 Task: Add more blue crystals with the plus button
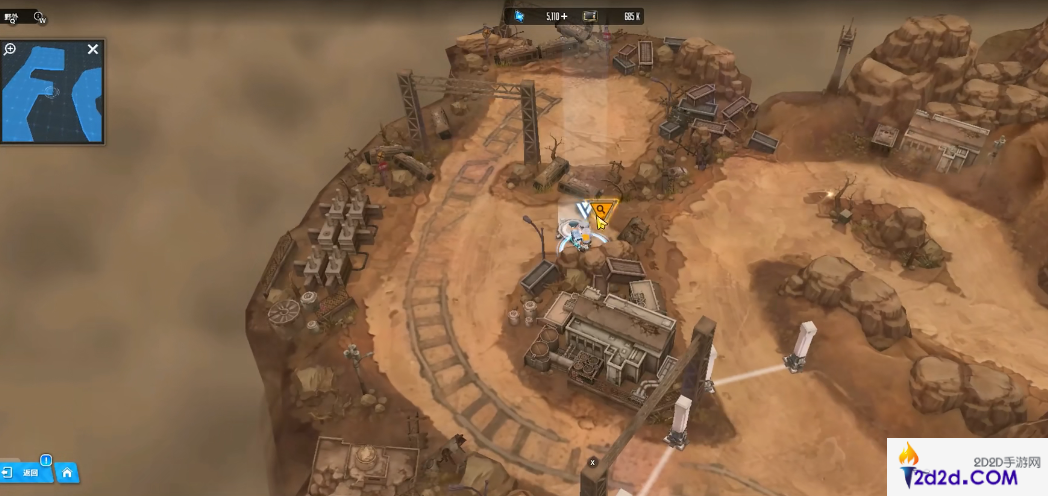[564, 16]
